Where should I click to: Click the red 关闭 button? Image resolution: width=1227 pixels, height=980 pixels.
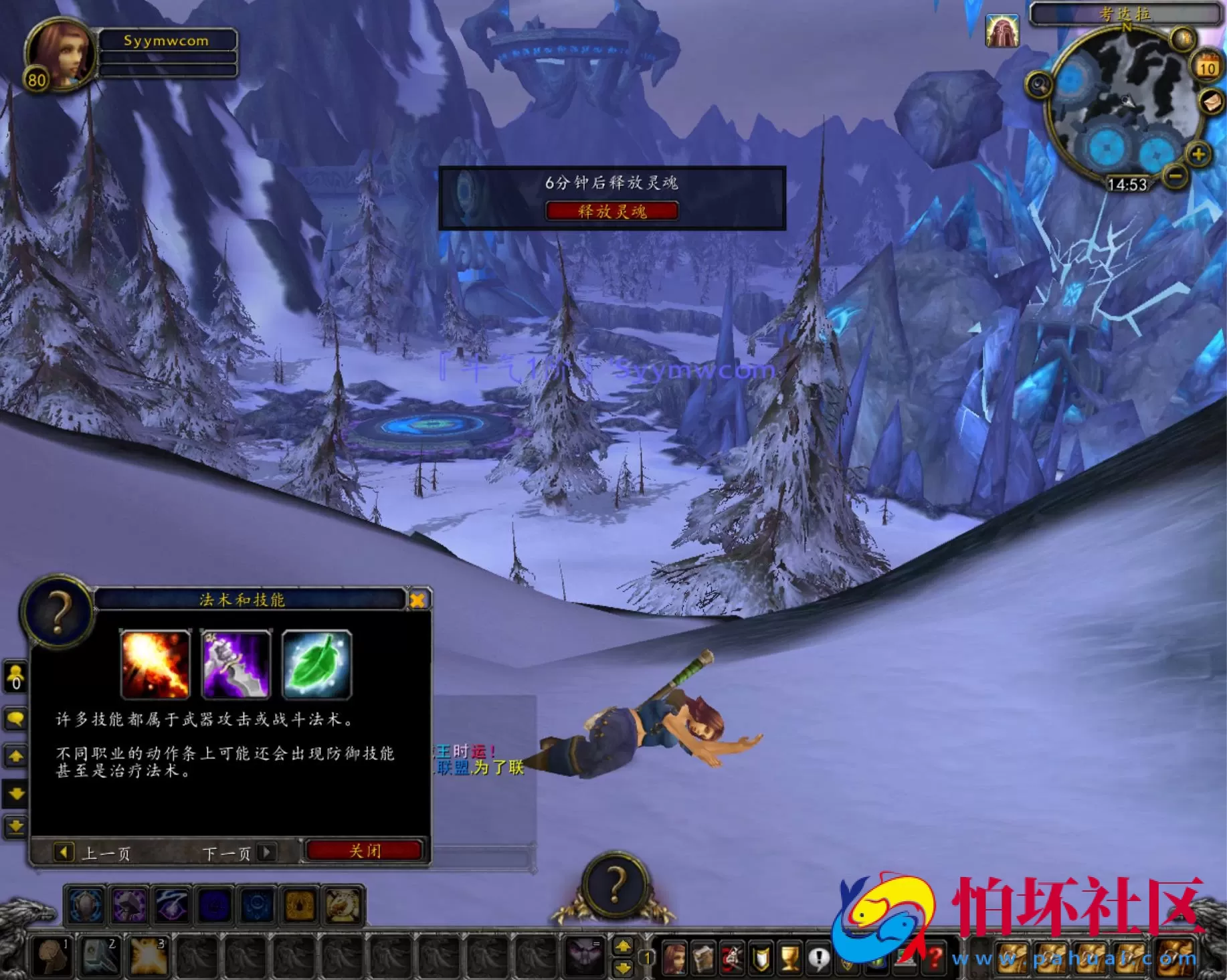coord(365,851)
